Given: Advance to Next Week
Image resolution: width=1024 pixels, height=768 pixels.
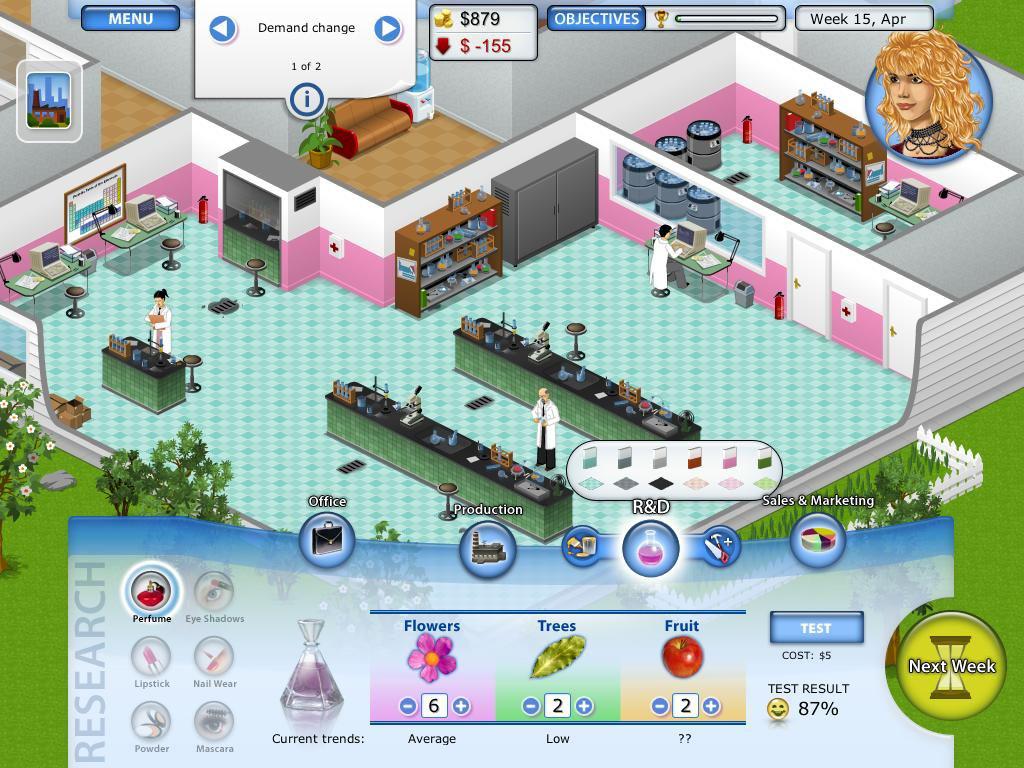Looking at the screenshot, I should [951, 666].
